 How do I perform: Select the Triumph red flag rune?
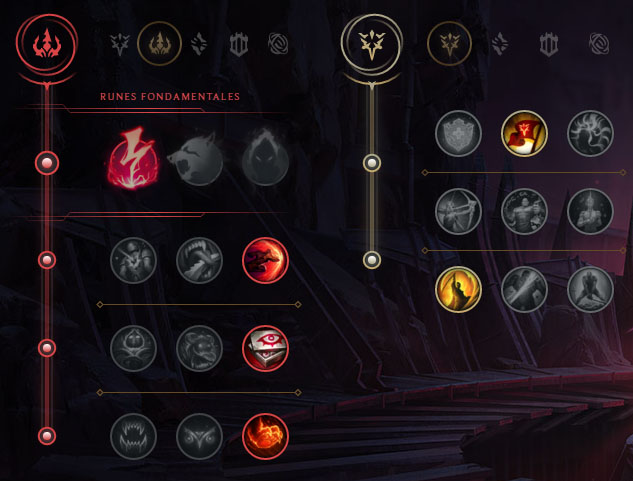(x=524, y=134)
